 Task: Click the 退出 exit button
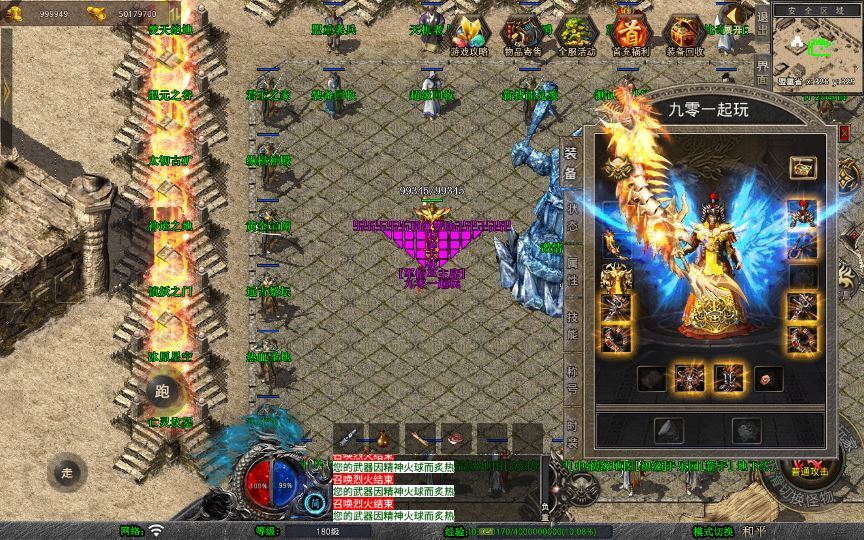click(x=763, y=30)
